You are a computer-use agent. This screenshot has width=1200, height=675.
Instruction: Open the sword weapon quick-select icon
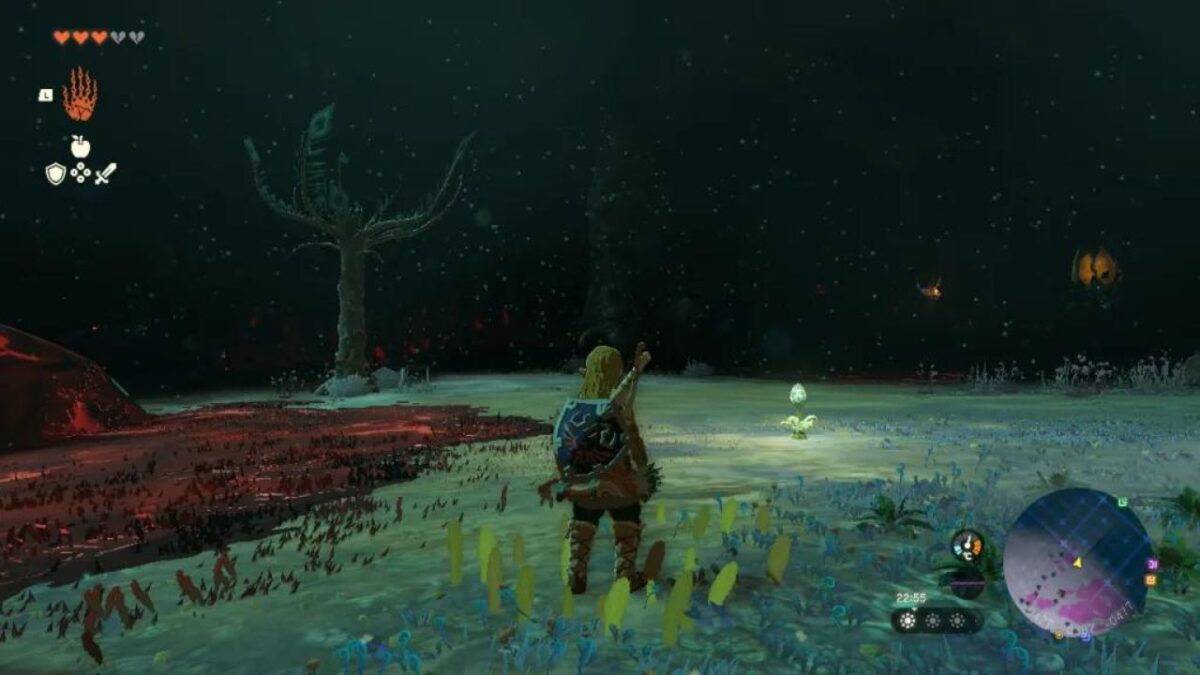coord(105,173)
